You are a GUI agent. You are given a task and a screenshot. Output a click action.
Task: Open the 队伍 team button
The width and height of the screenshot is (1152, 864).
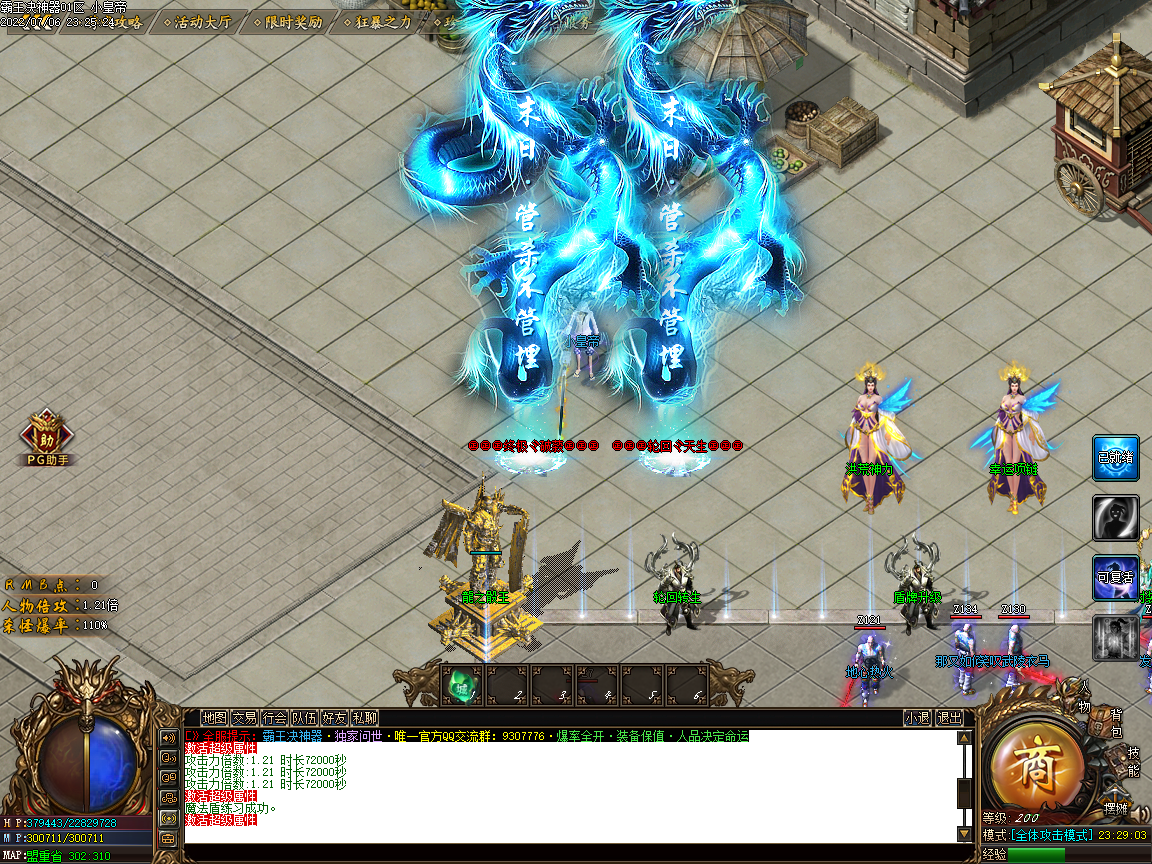305,718
